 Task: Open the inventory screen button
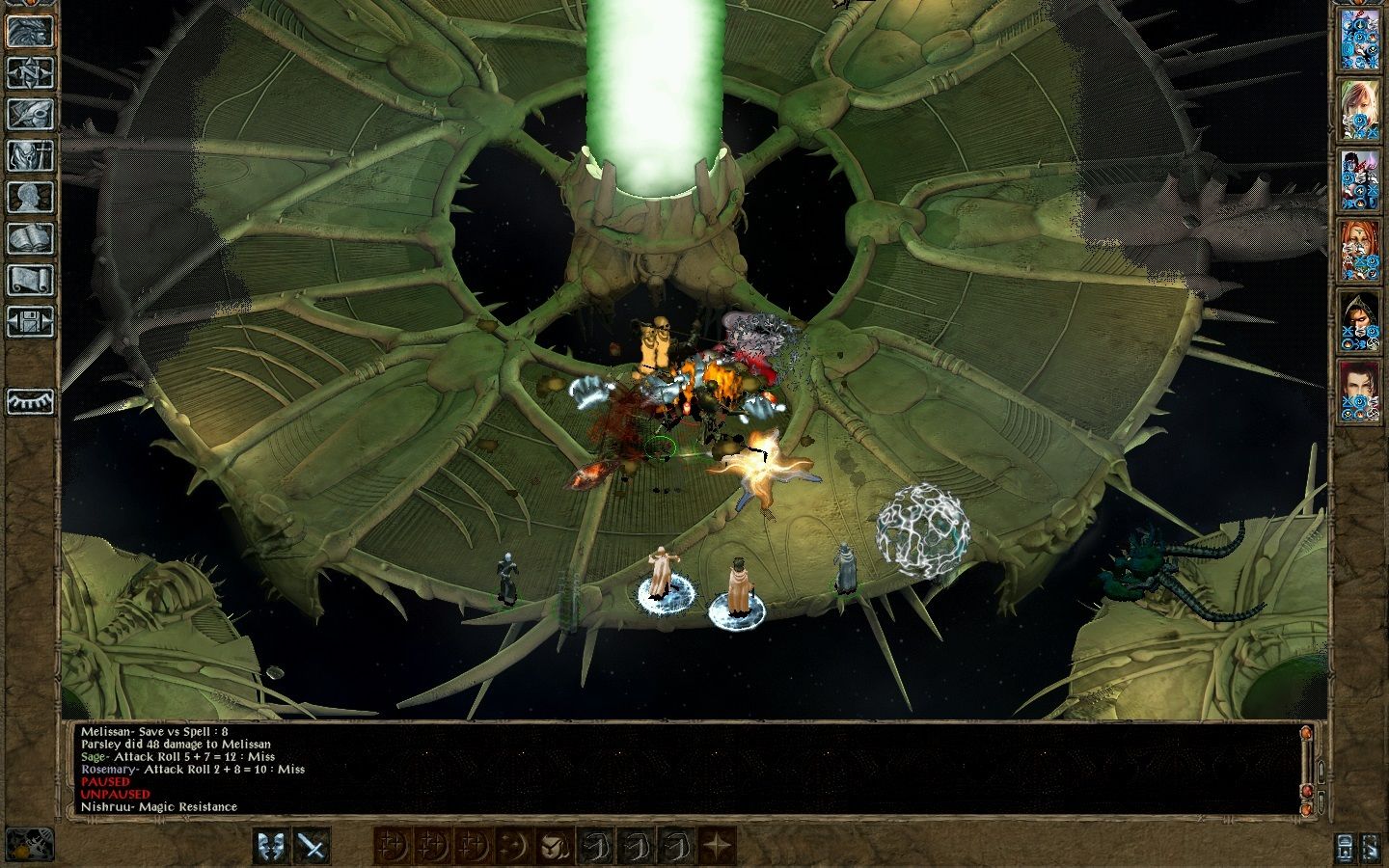point(30,155)
